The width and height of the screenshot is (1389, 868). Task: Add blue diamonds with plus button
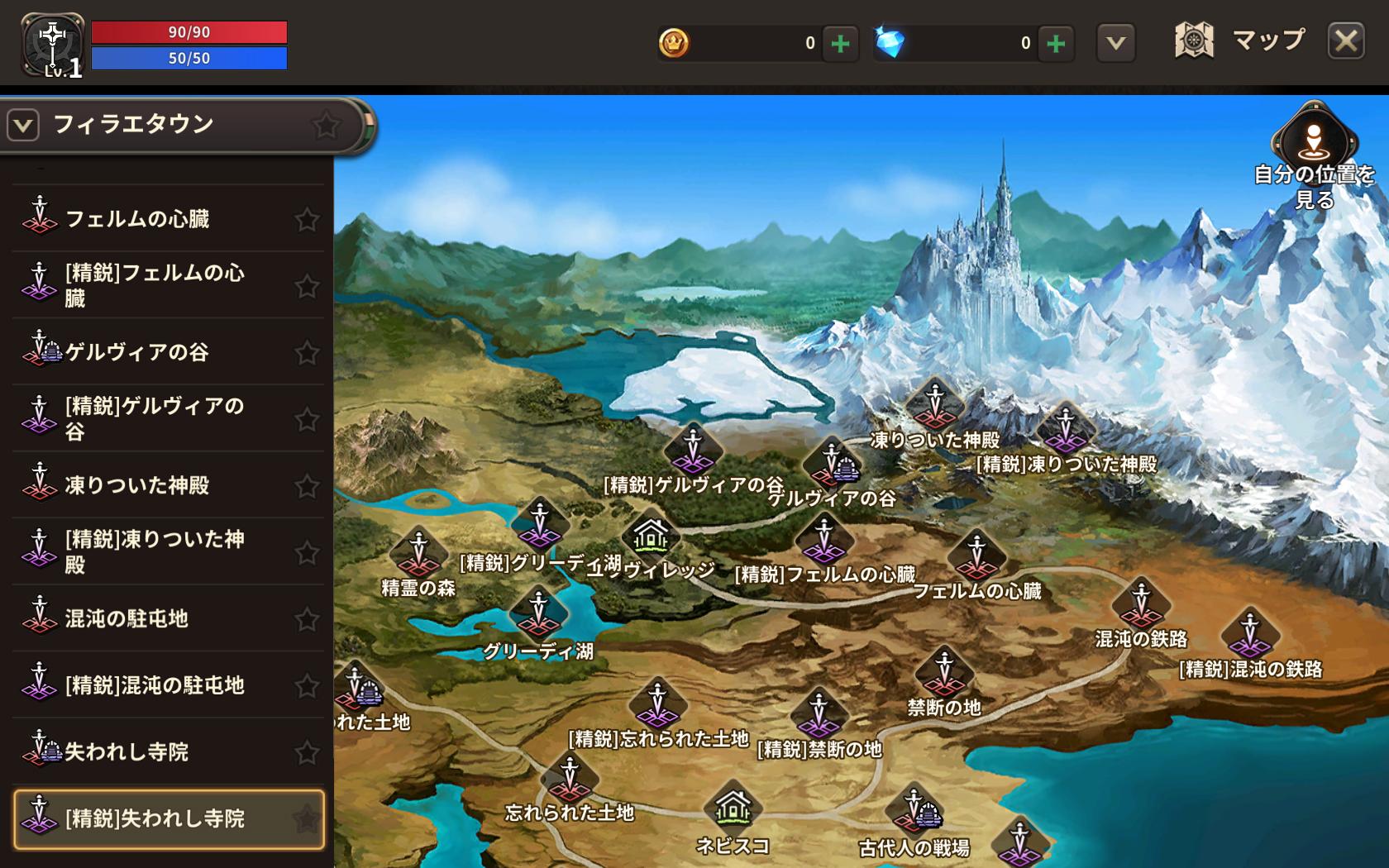point(1056,43)
